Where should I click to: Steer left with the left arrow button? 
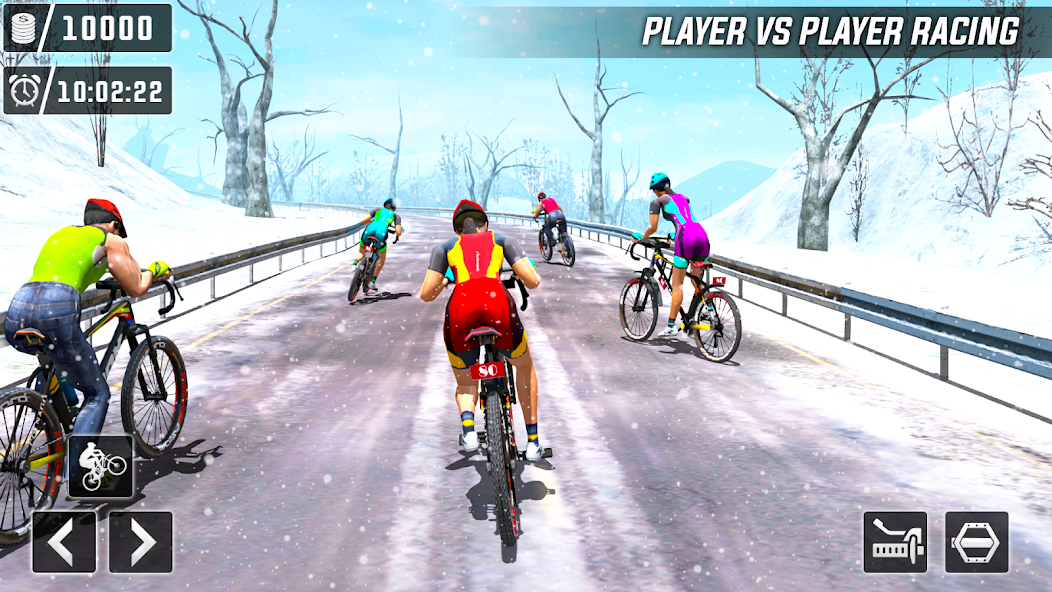(64, 542)
